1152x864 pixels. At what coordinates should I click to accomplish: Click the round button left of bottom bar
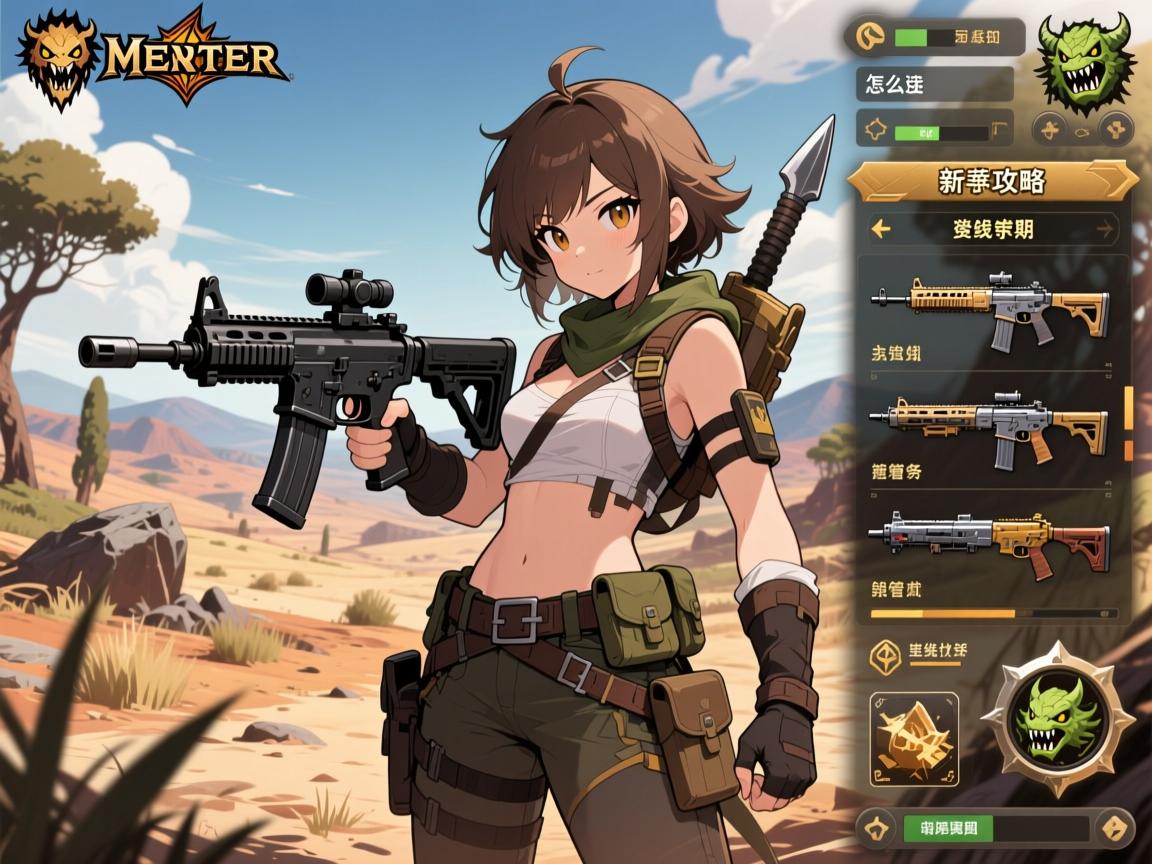pos(877,828)
